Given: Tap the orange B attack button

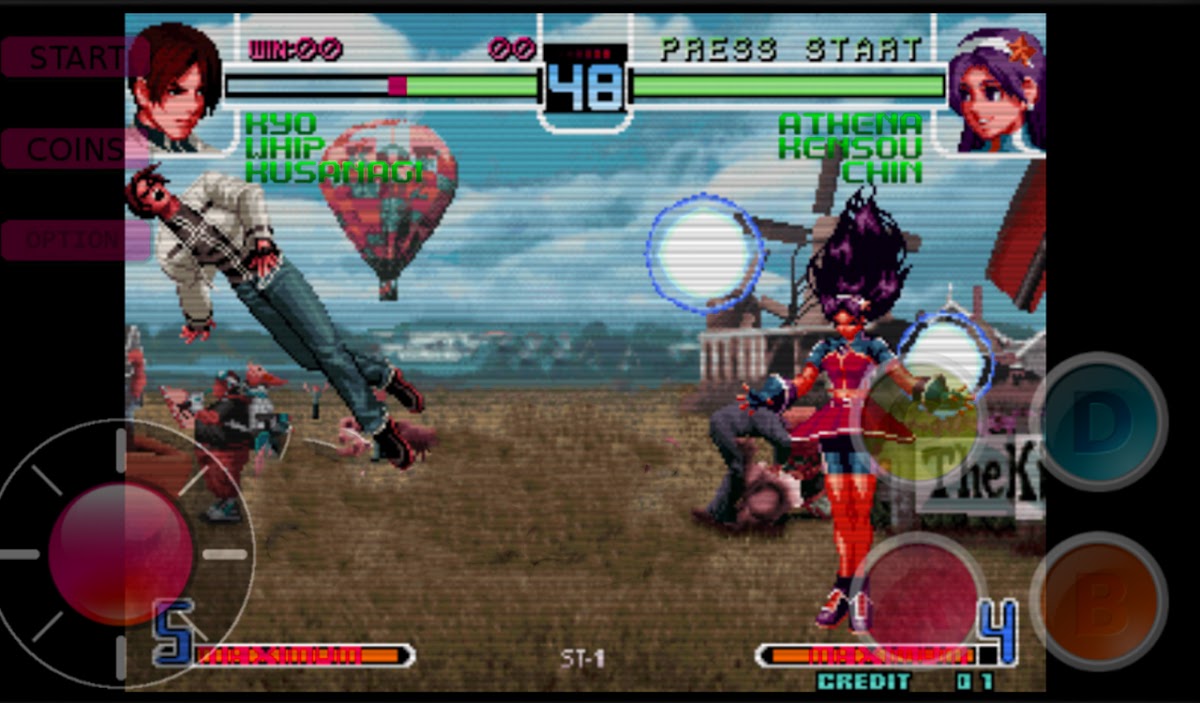Looking at the screenshot, I should point(1098,601).
